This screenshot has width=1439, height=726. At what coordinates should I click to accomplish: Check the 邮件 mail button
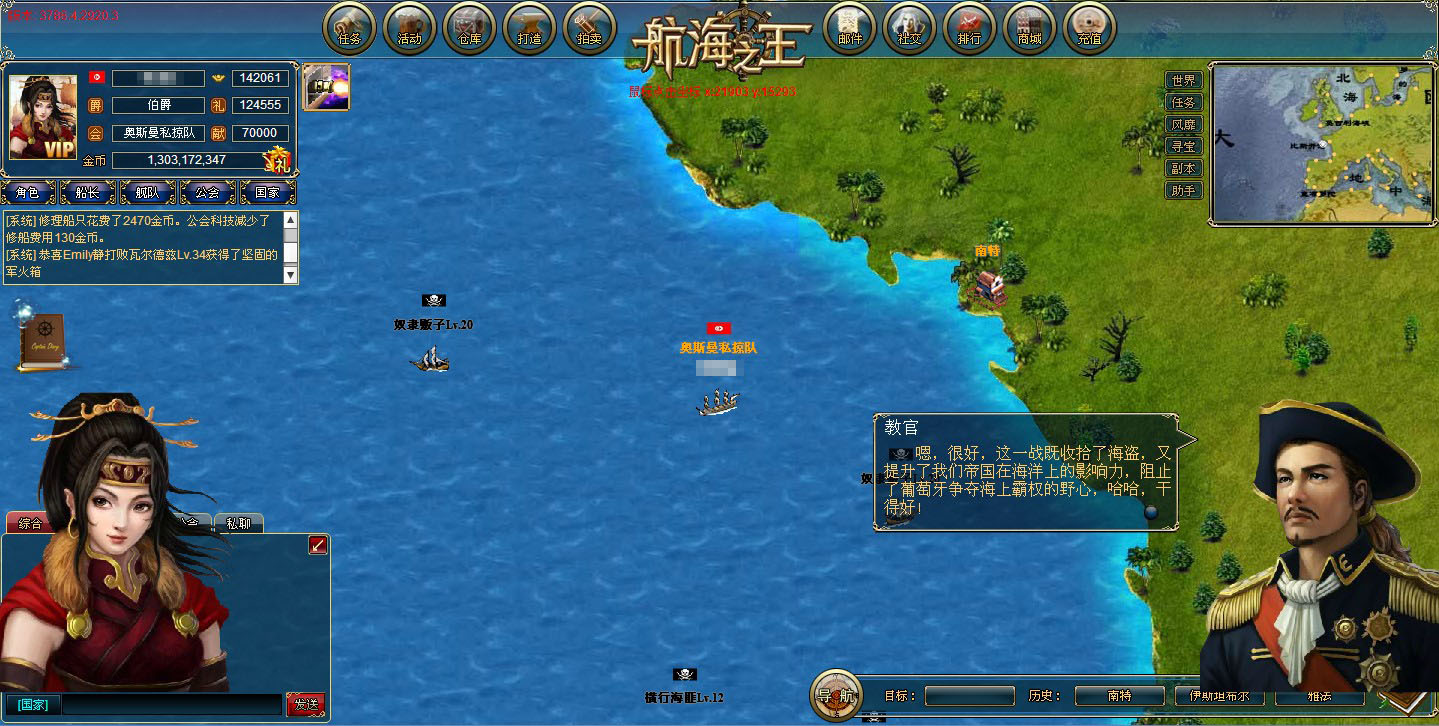pos(849,29)
